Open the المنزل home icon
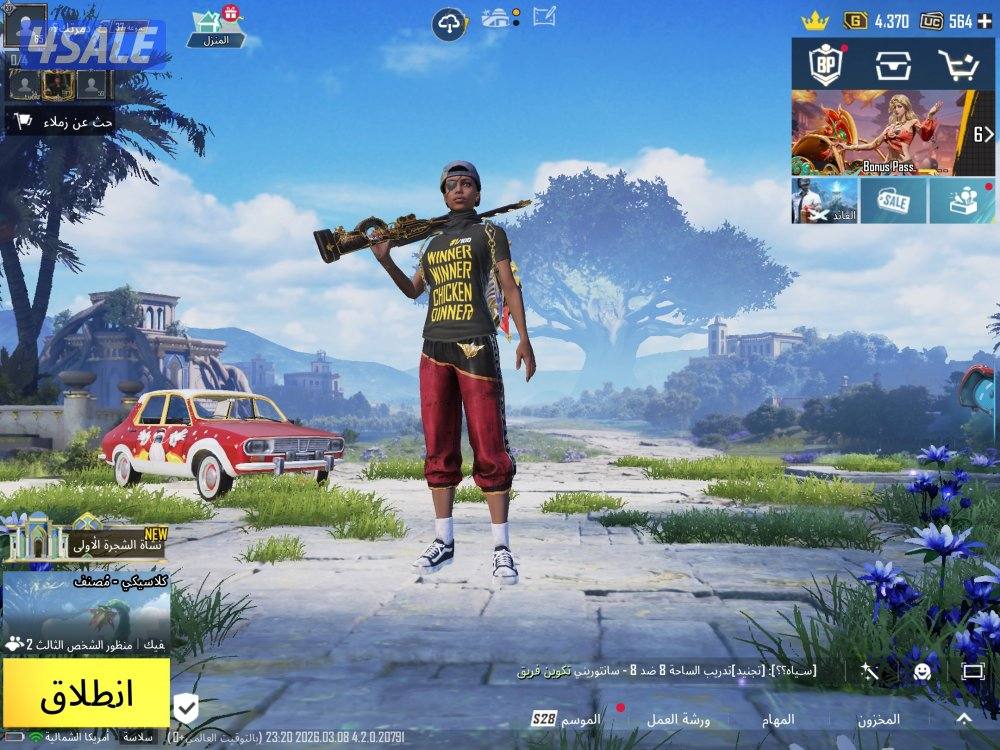Screen dimensions: 1000x750 (214, 26)
